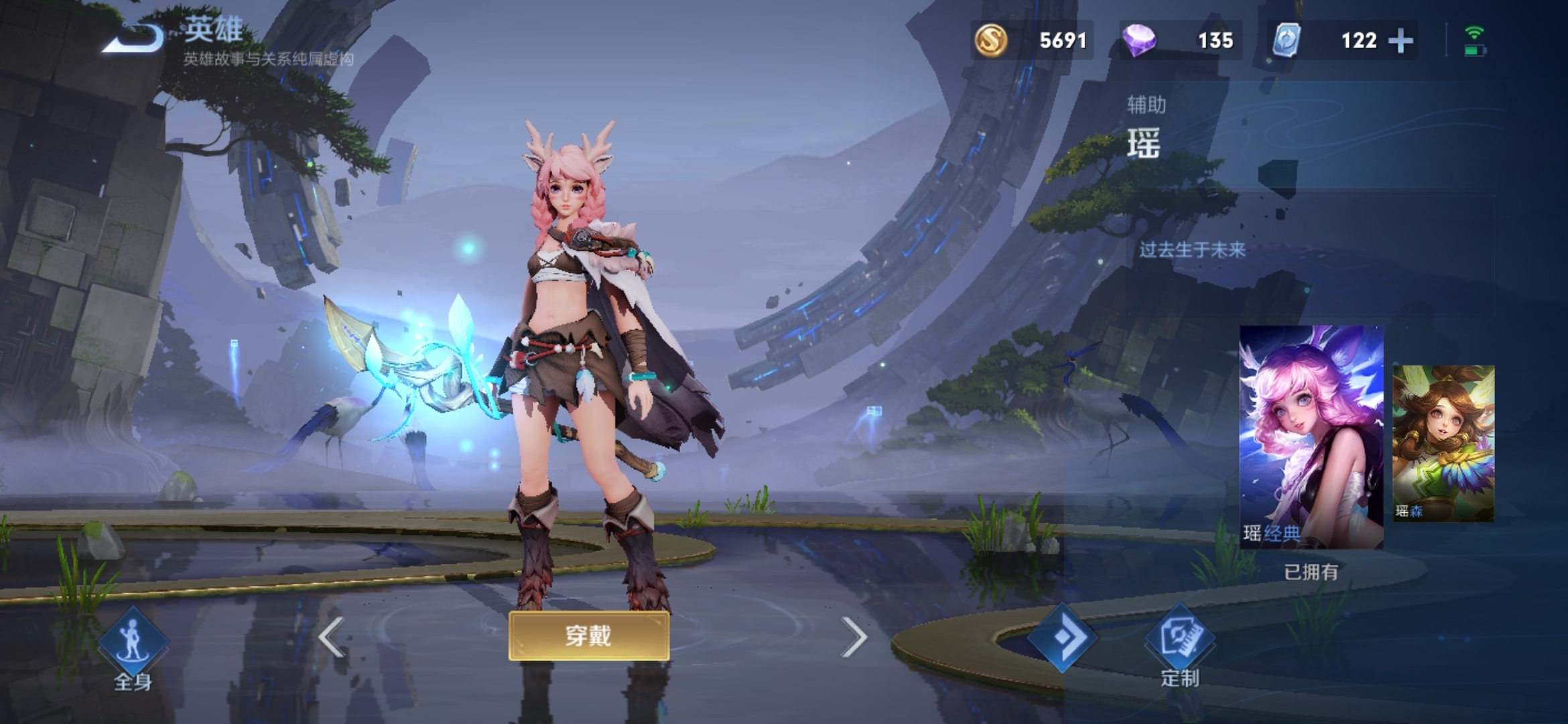
Task: Select the 瑶 经典 skin card
Action: click(x=1311, y=437)
